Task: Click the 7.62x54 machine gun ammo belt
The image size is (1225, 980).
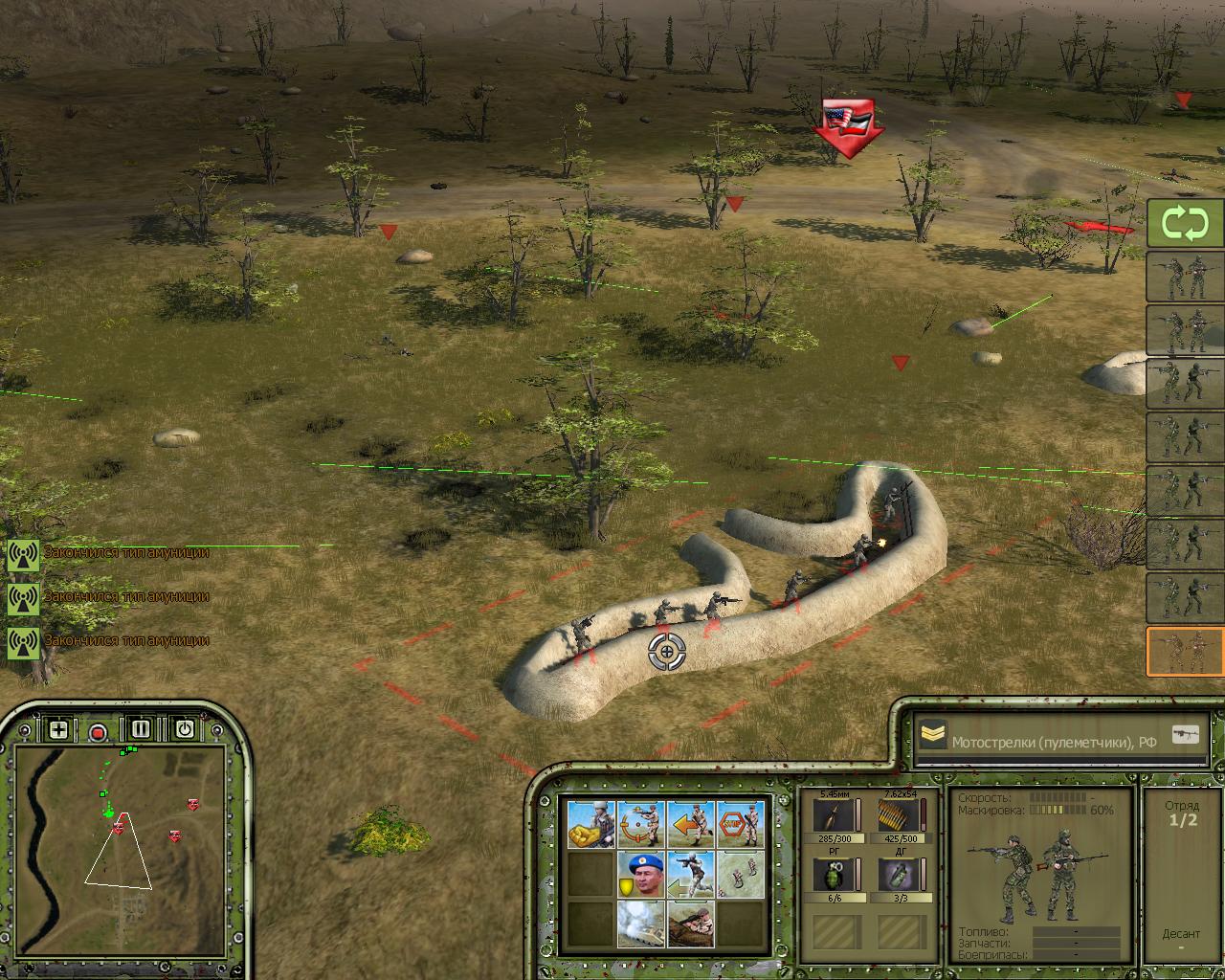Action: click(x=896, y=816)
